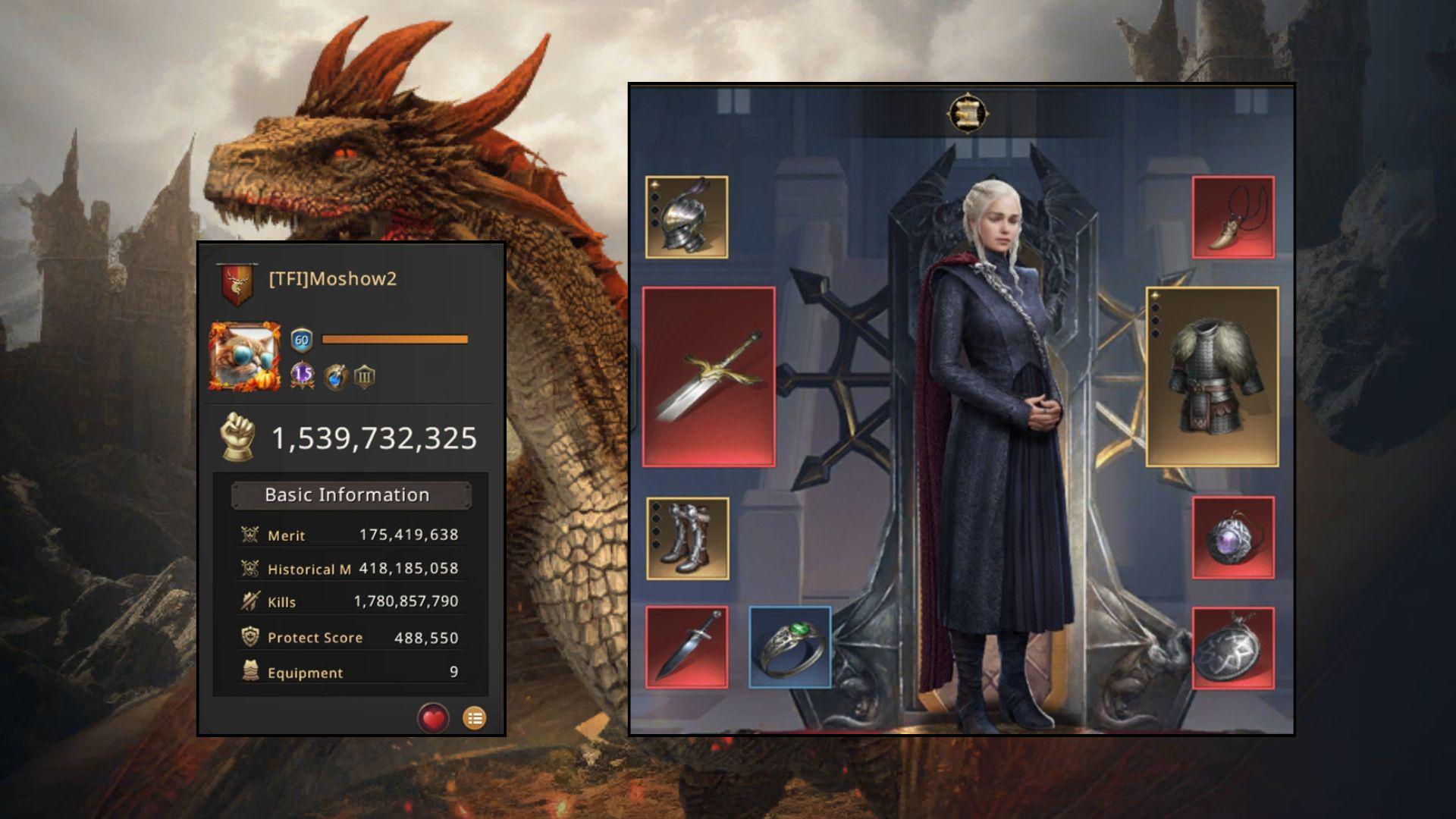Choose the purple orb amulet slot

1232,538
